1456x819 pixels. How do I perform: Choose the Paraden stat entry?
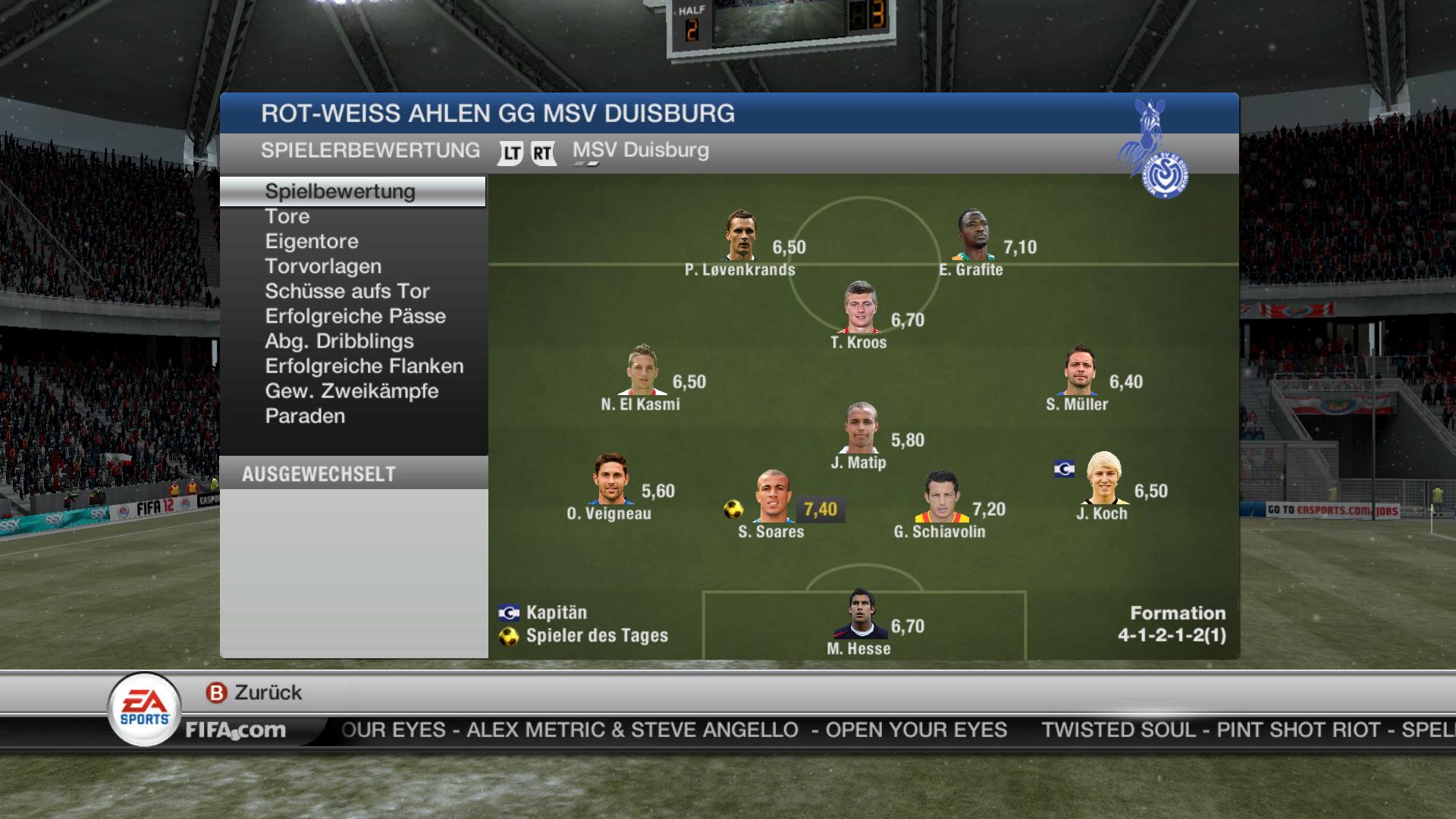pyautogui.click(x=305, y=416)
